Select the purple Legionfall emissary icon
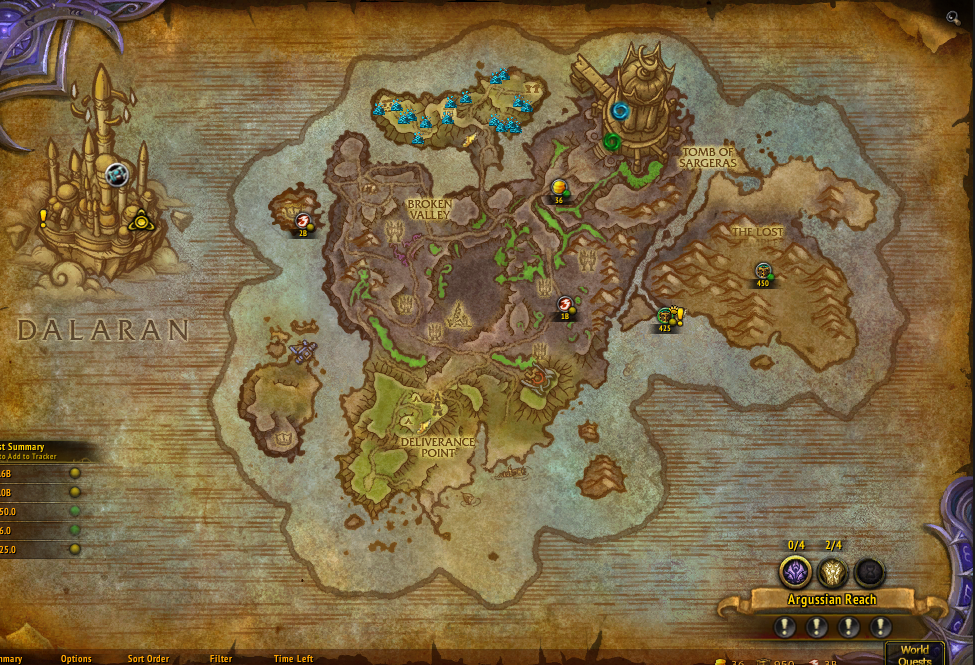Image resolution: width=975 pixels, height=665 pixels. tap(796, 572)
